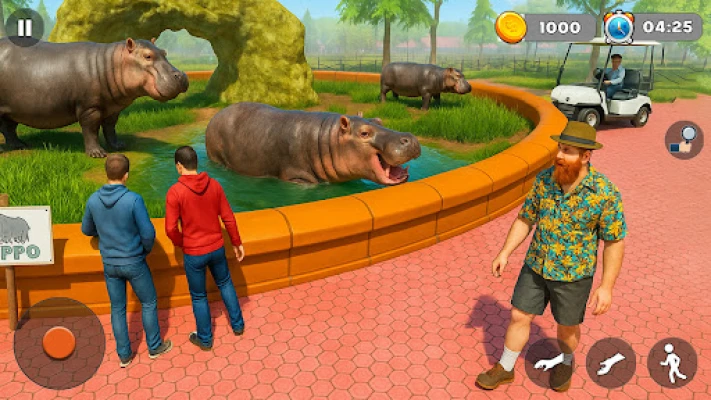This screenshot has width=711, height=400.
Task: Use the downward-pointing hand action button
Action: (550, 362)
